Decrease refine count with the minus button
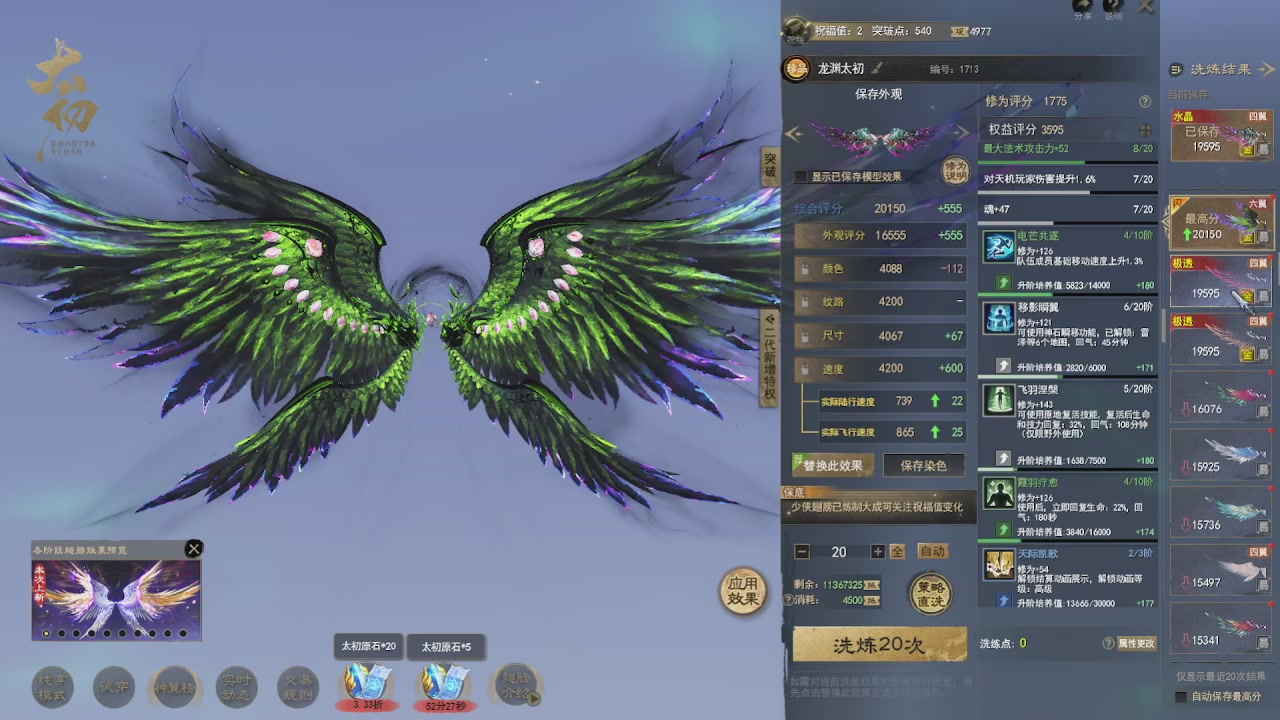 click(802, 552)
